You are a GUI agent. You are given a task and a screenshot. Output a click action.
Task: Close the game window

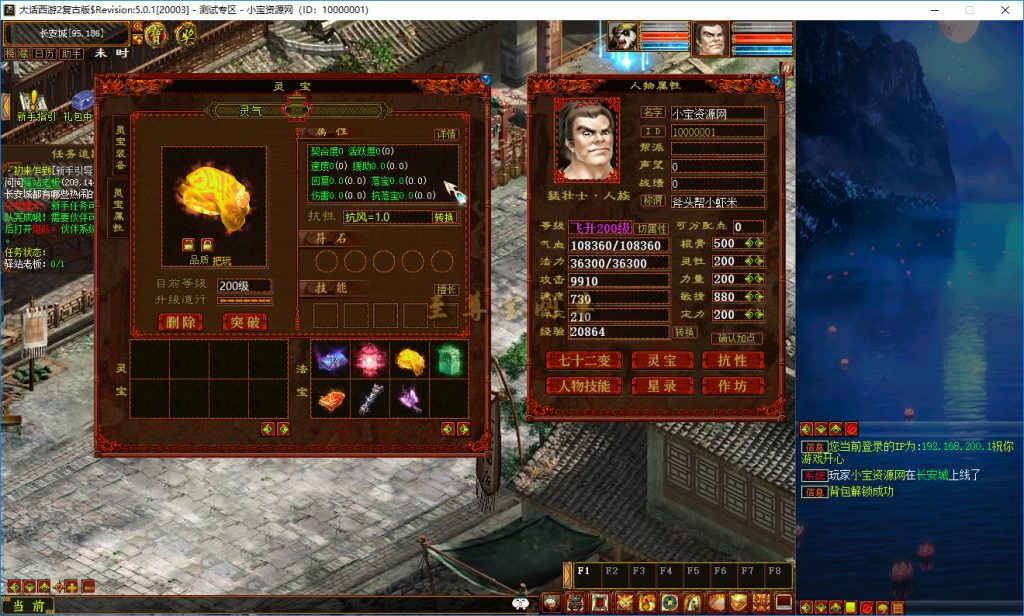(x=1000, y=9)
